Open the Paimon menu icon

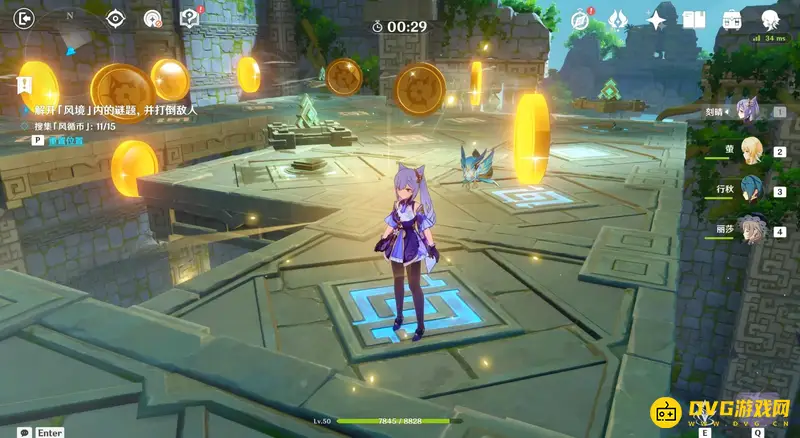point(771,19)
